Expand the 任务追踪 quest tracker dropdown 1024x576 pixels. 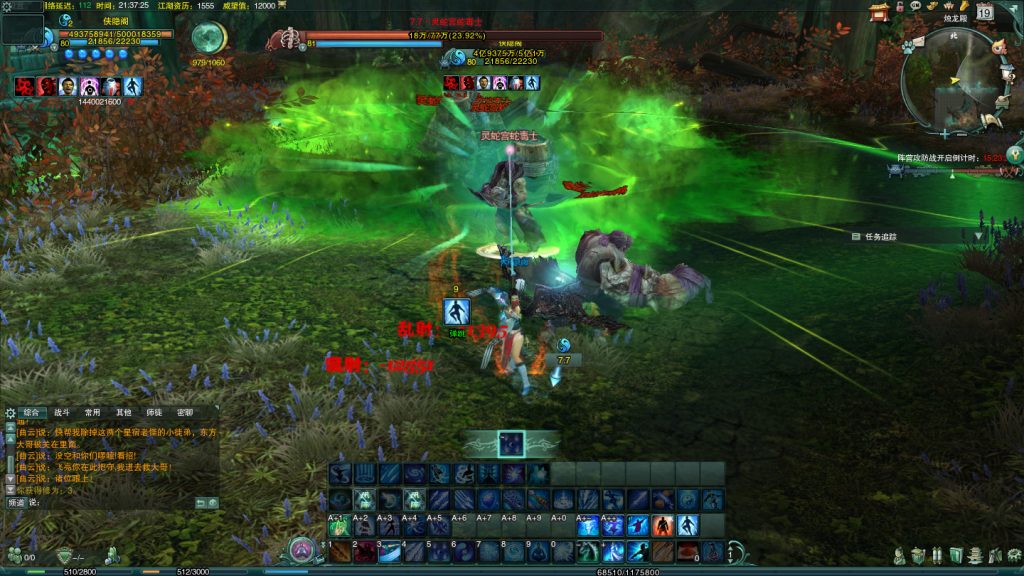[x=978, y=236]
